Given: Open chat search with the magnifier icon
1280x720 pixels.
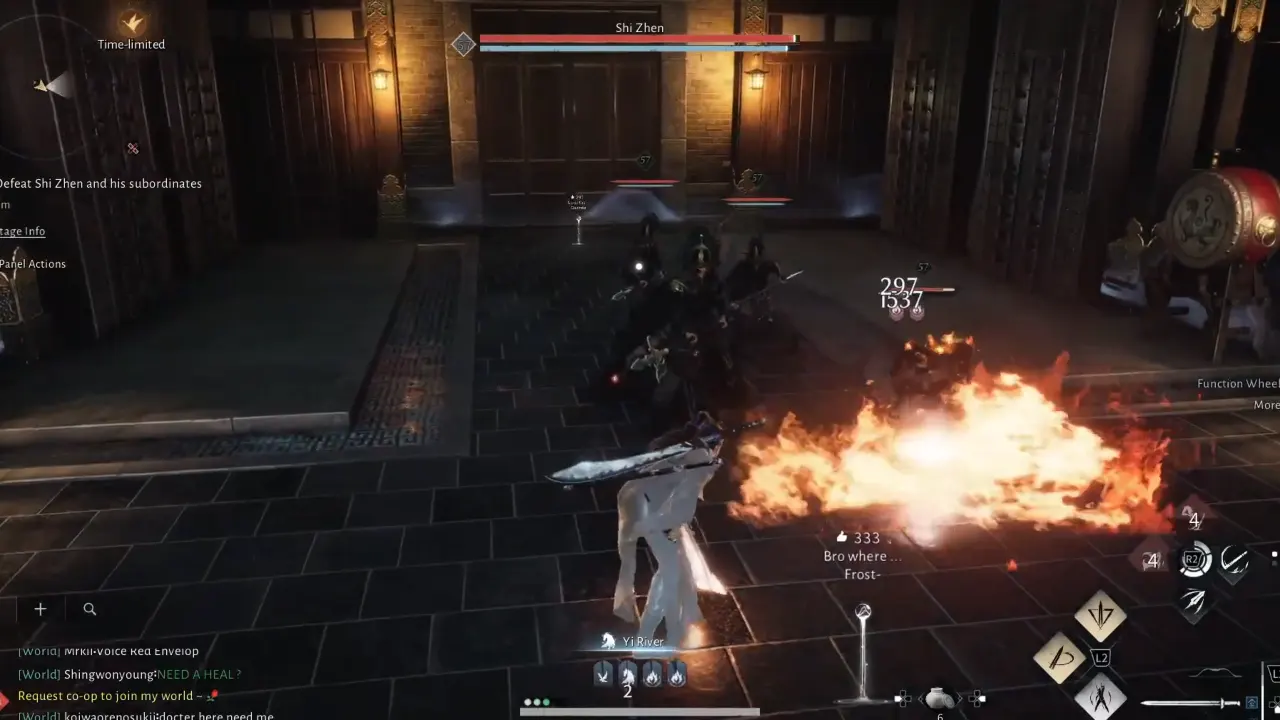Looking at the screenshot, I should tap(89, 609).
